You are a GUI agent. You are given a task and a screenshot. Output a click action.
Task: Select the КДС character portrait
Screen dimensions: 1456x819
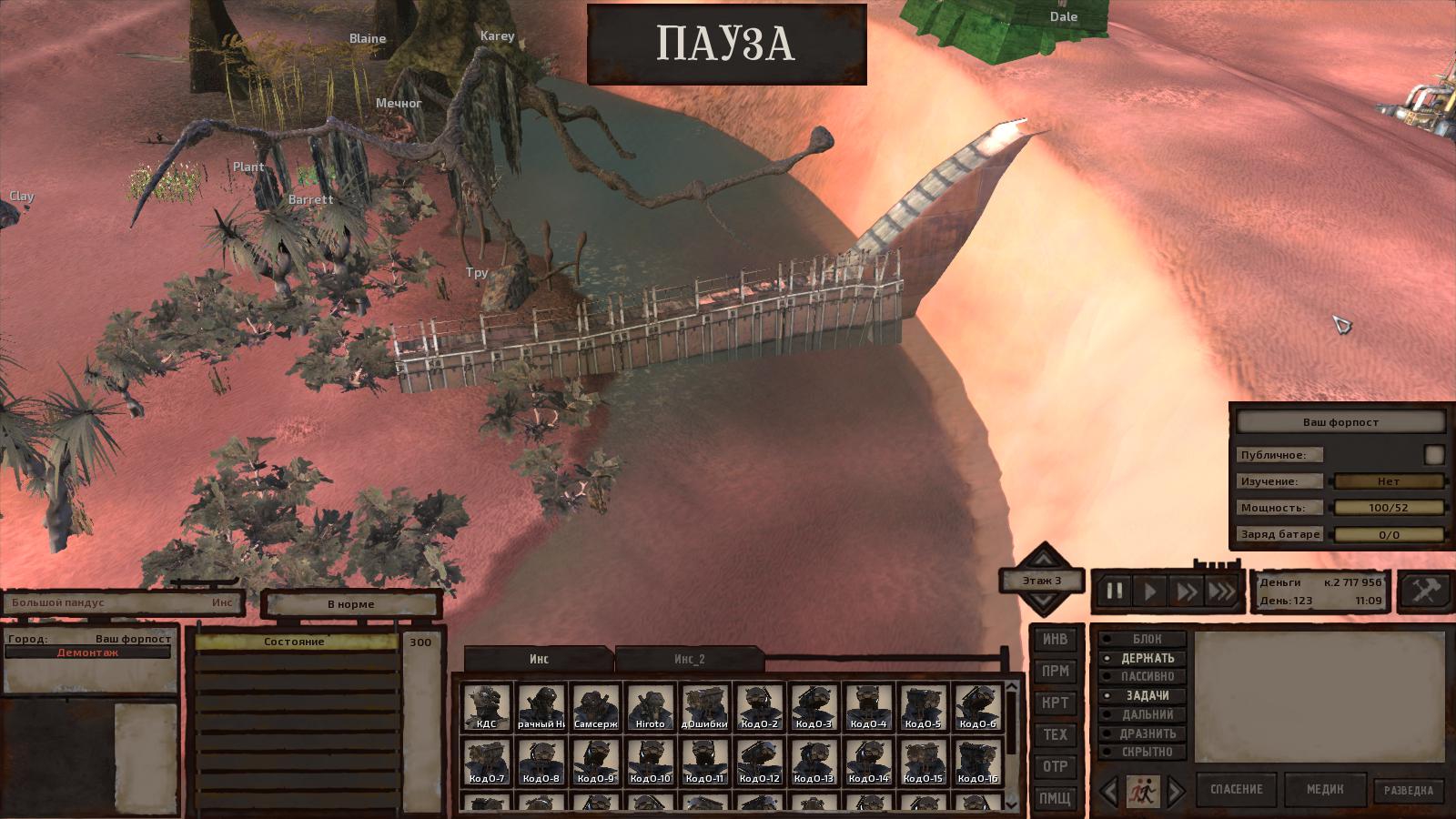pyautogui.click(x=487, y=707)
